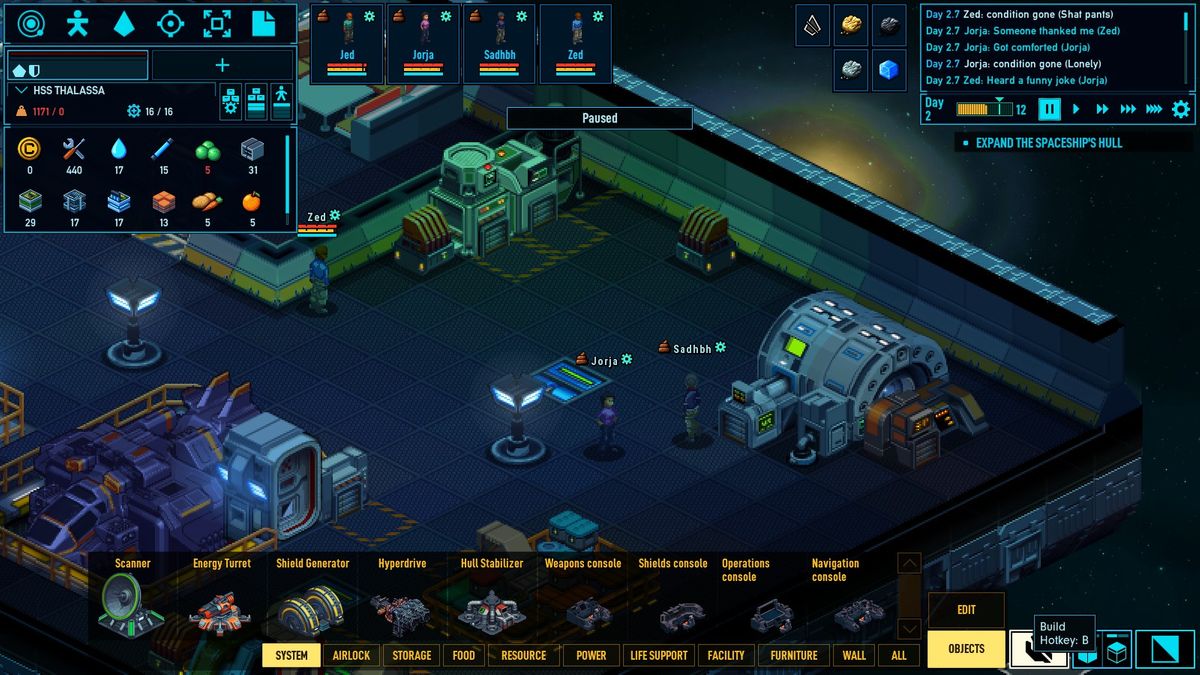
Task: Activate the OBJECTS build button
Action: [x=966, y=649]
